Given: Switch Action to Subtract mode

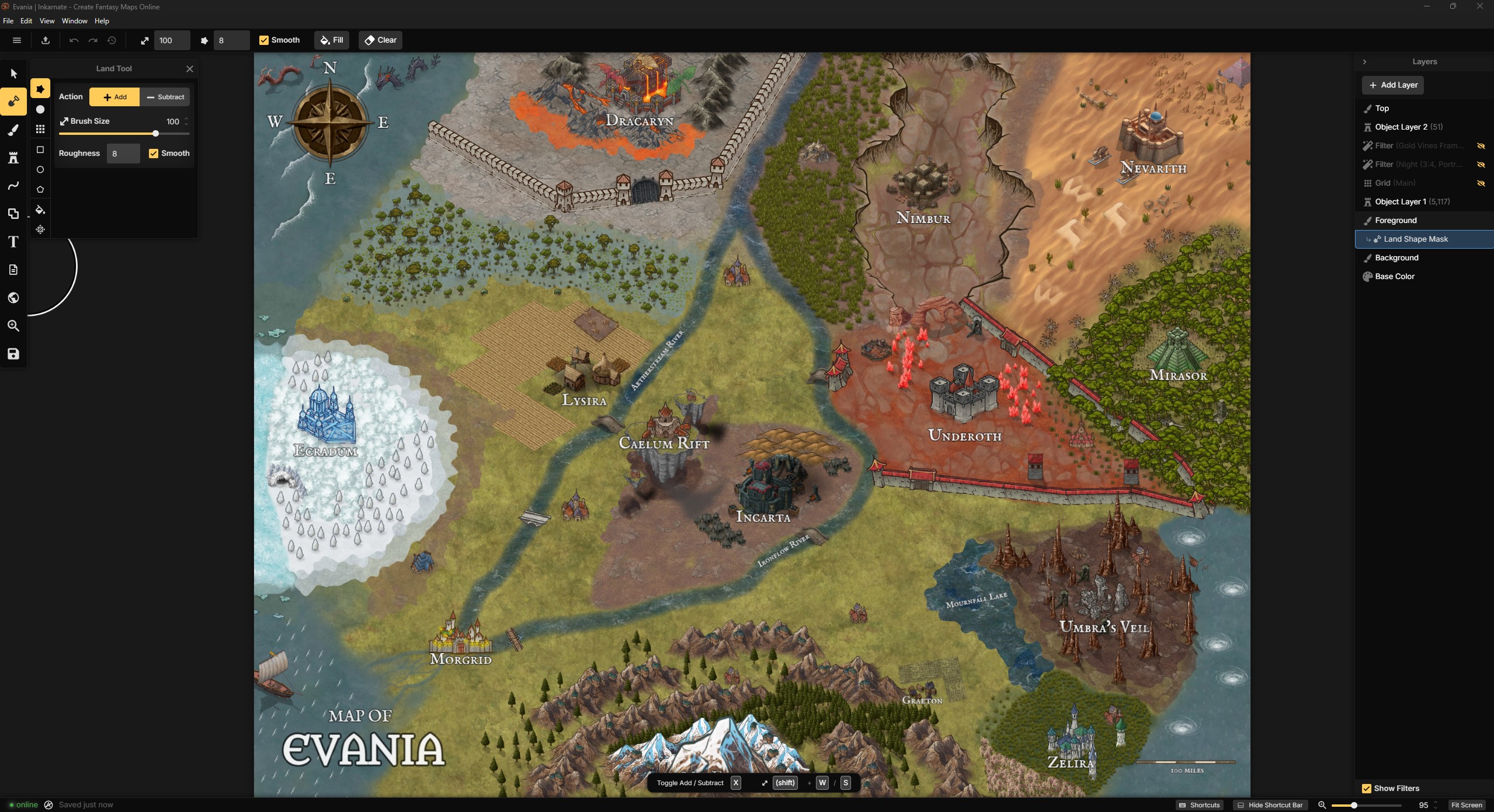Looking at the screenshot, I should point(165,97).
